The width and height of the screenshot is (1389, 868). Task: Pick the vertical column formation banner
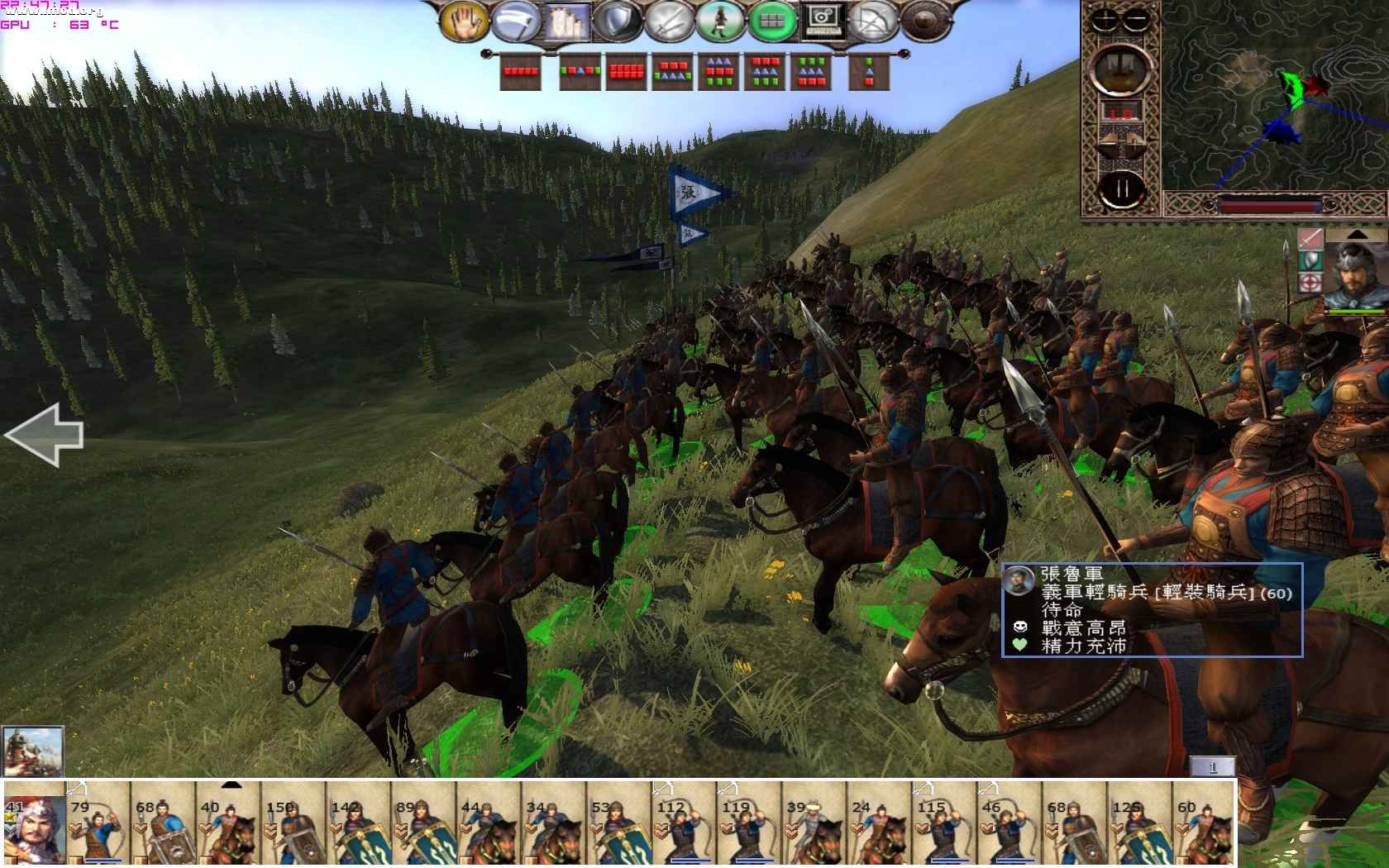pyautogui.click(x=868, y=72)
